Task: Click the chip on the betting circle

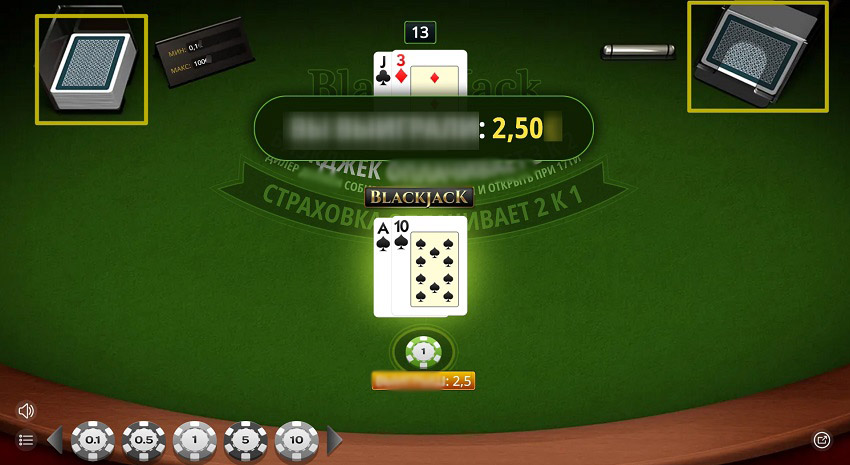Action: click(423, 351)
